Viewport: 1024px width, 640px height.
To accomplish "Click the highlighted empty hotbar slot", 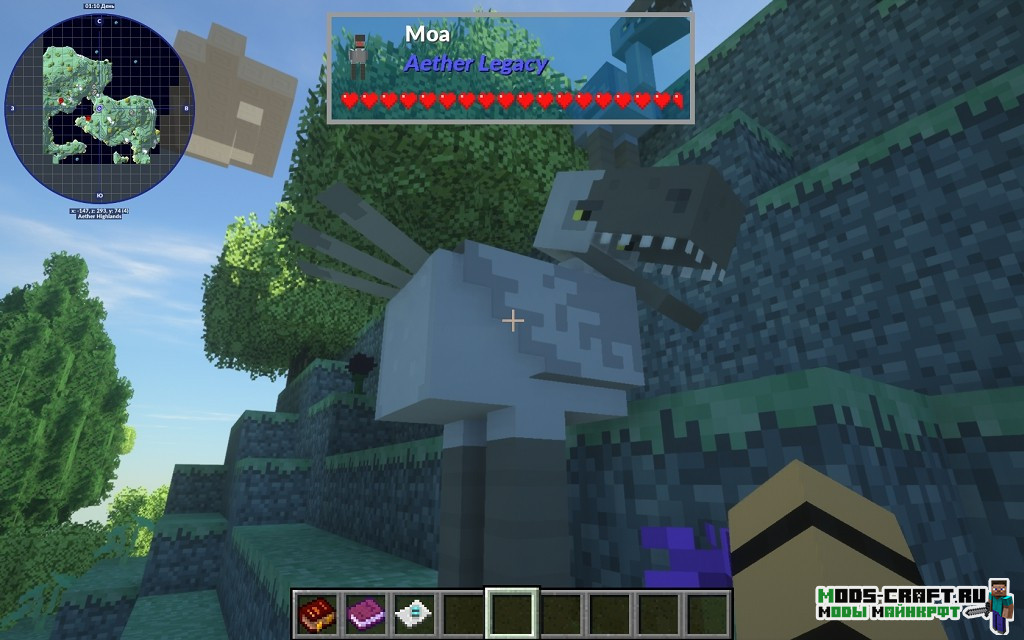I will click(x=512, y=612).
